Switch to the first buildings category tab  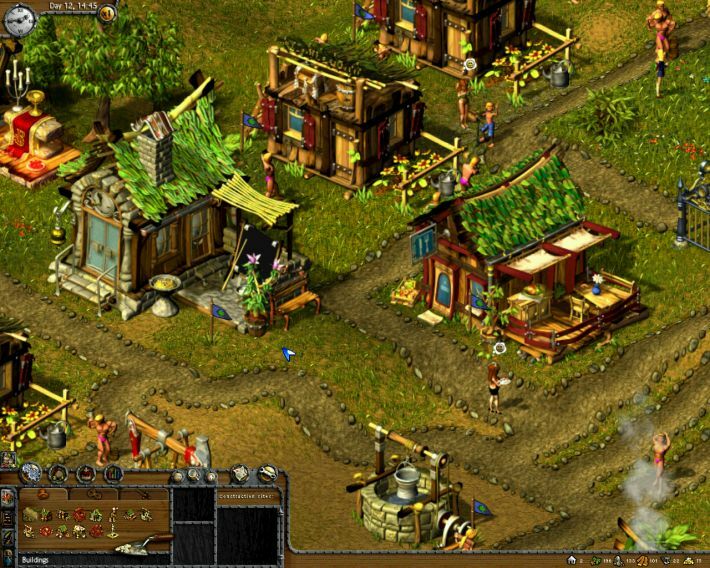tap(43, 493)
